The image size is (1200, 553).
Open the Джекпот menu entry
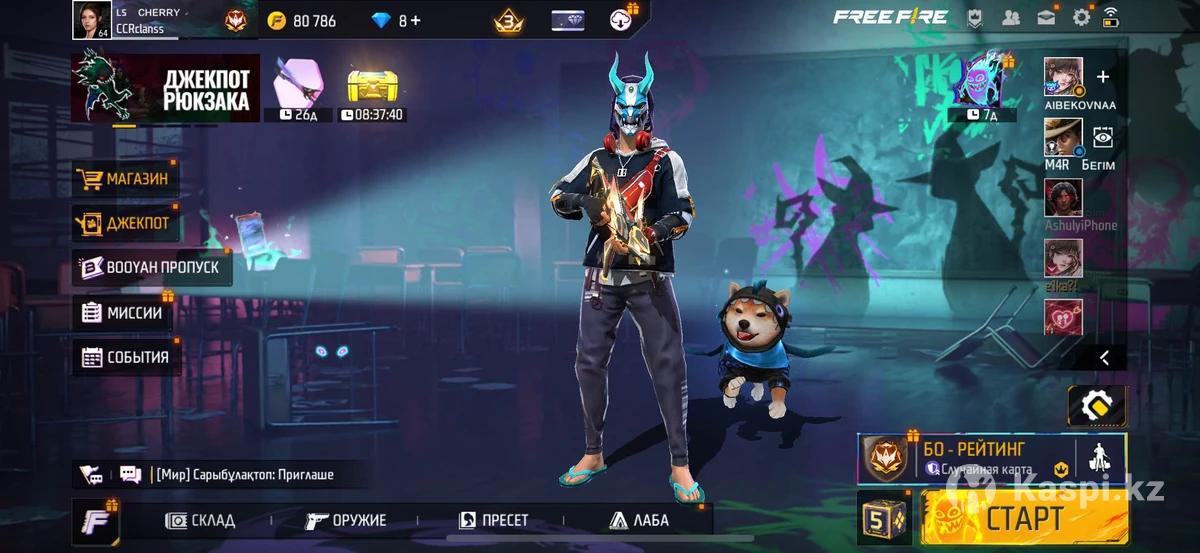(126, 224)
